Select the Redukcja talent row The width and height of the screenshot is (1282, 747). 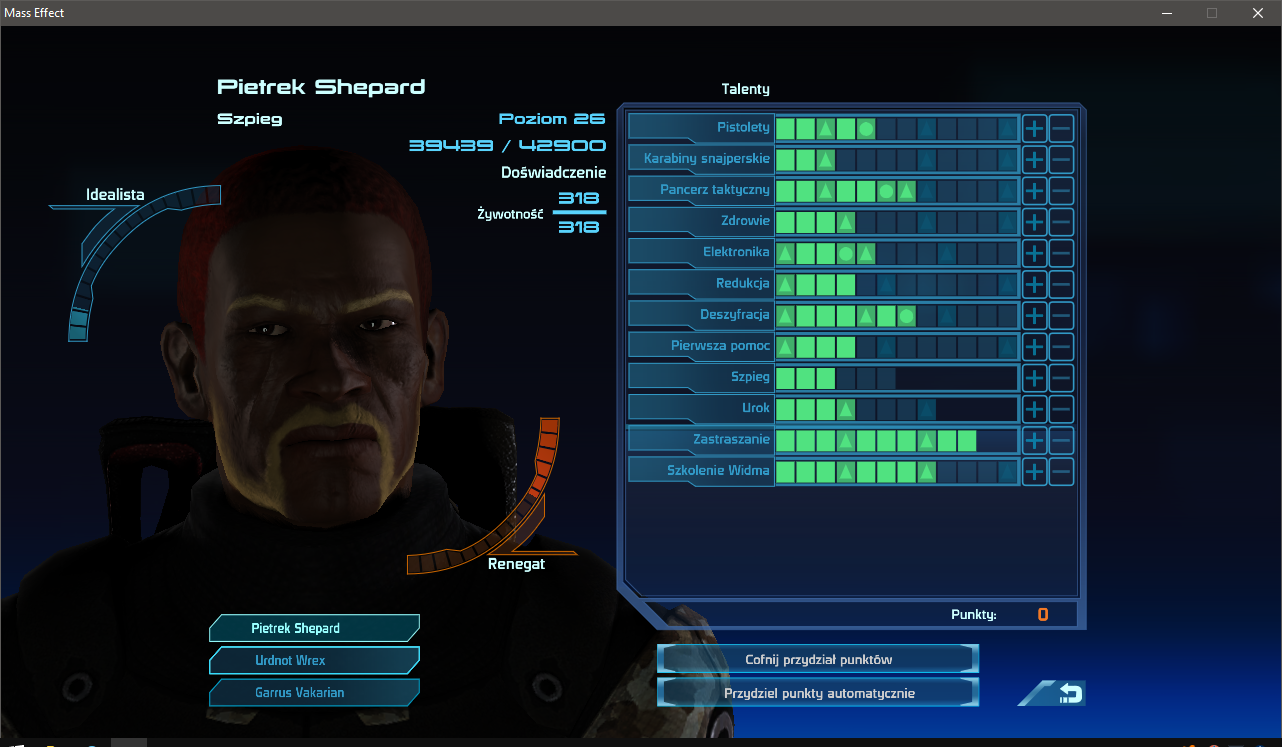(x=745, y=283)
